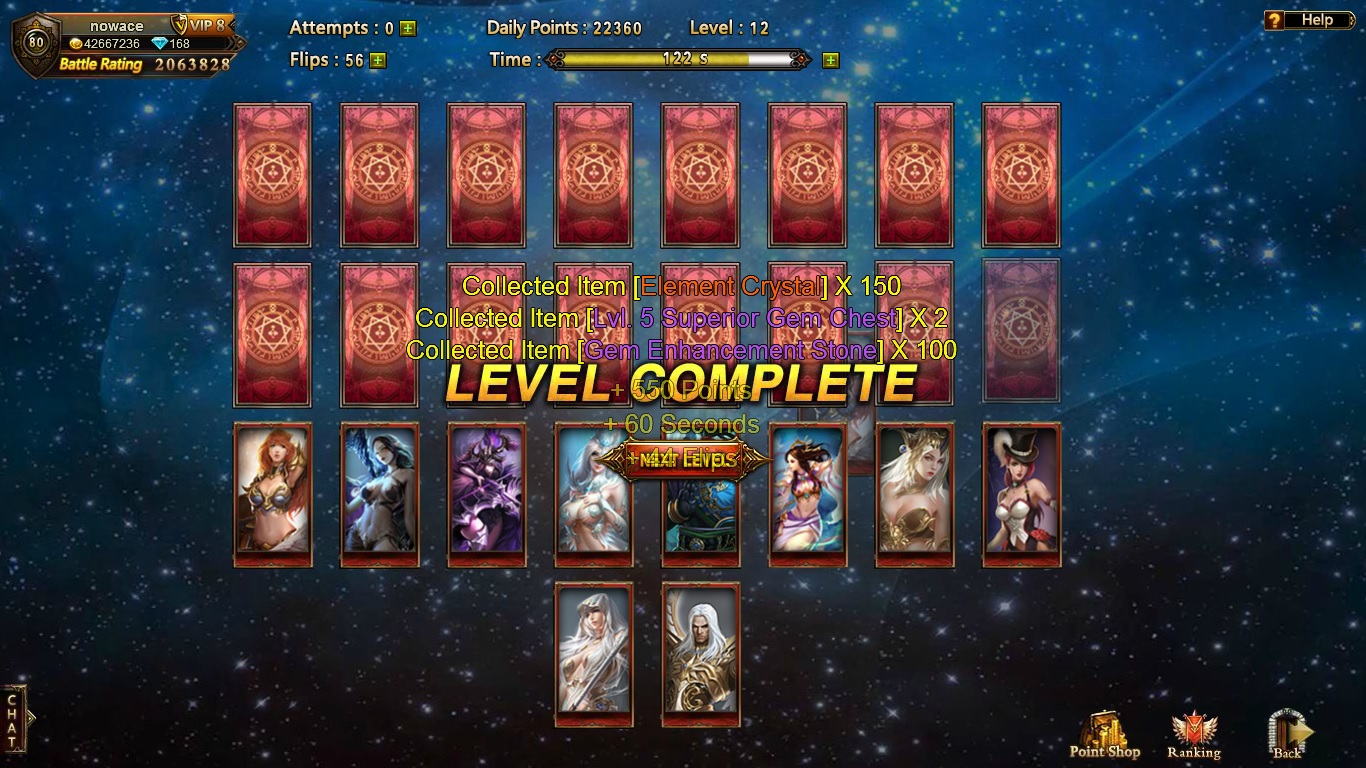Pick the golden horned blonde heroine card
The image size is (1366, 768).
click(x=914, y=494)
